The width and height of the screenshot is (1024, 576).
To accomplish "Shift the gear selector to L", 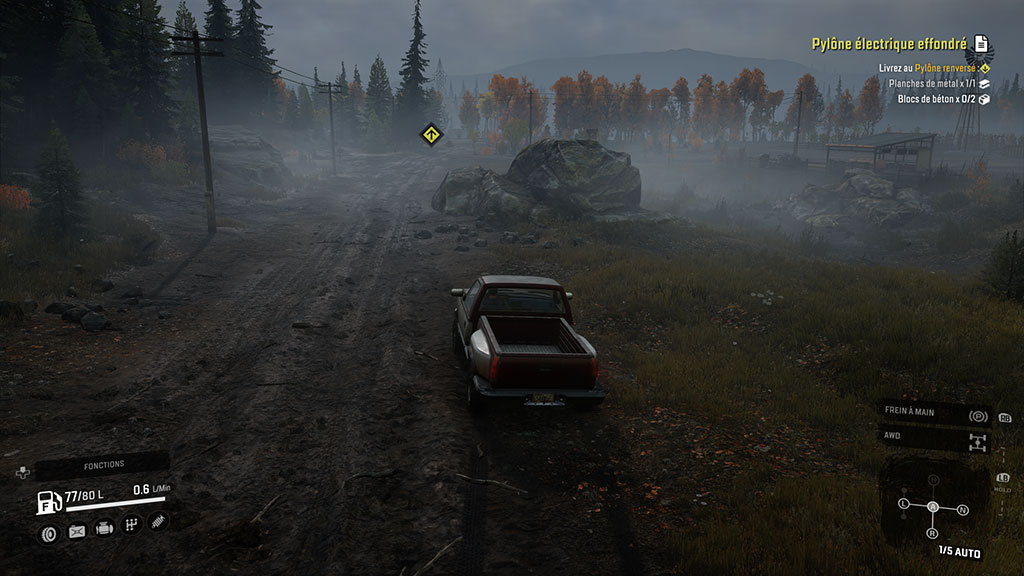I will (904, 502).
